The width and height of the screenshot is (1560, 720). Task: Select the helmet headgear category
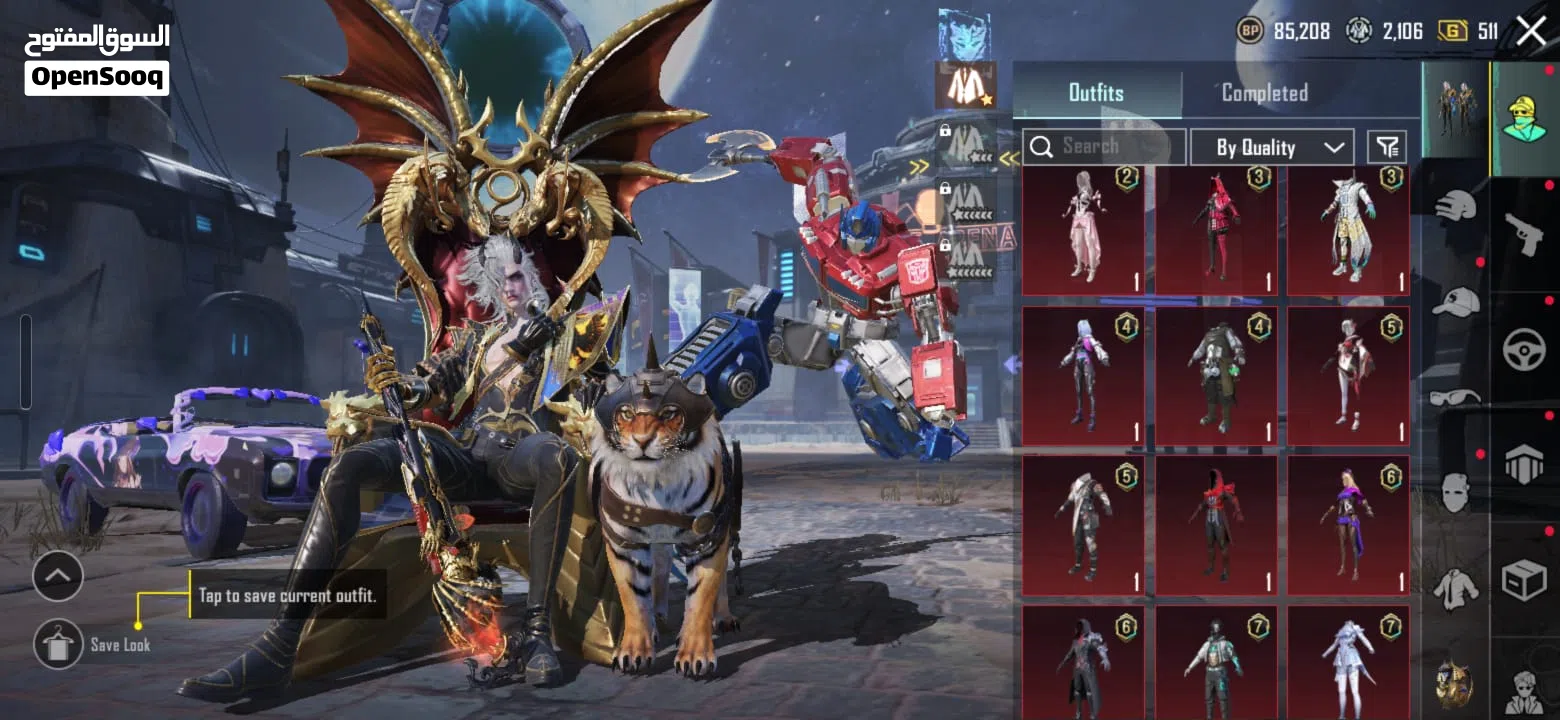tap(1456, 206)
